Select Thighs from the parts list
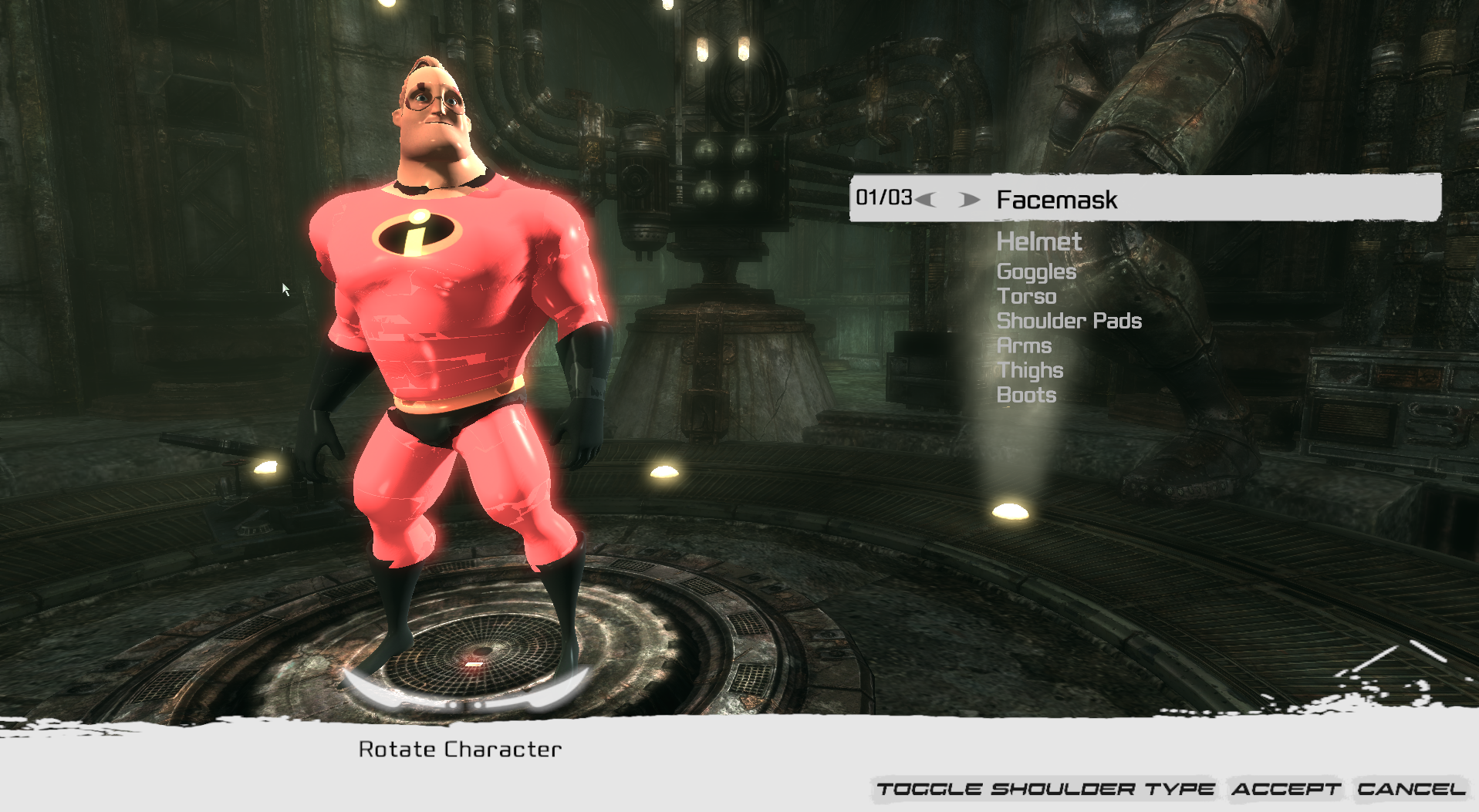The height and width of the screenshot is (812, 1479). coord(1030,370)
